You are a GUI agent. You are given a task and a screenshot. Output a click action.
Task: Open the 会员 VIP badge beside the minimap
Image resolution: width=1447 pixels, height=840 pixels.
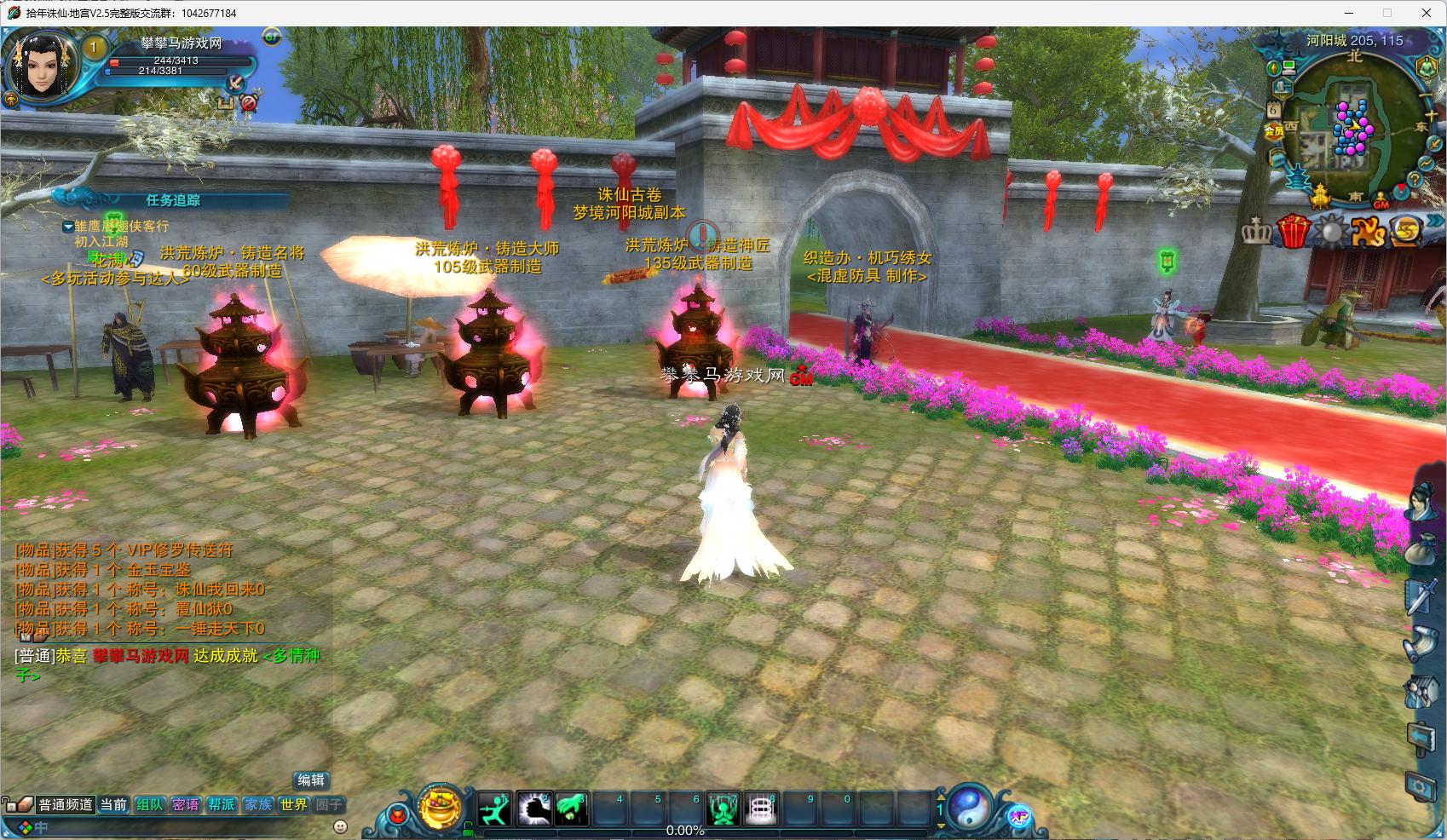tap(1273, 130)
